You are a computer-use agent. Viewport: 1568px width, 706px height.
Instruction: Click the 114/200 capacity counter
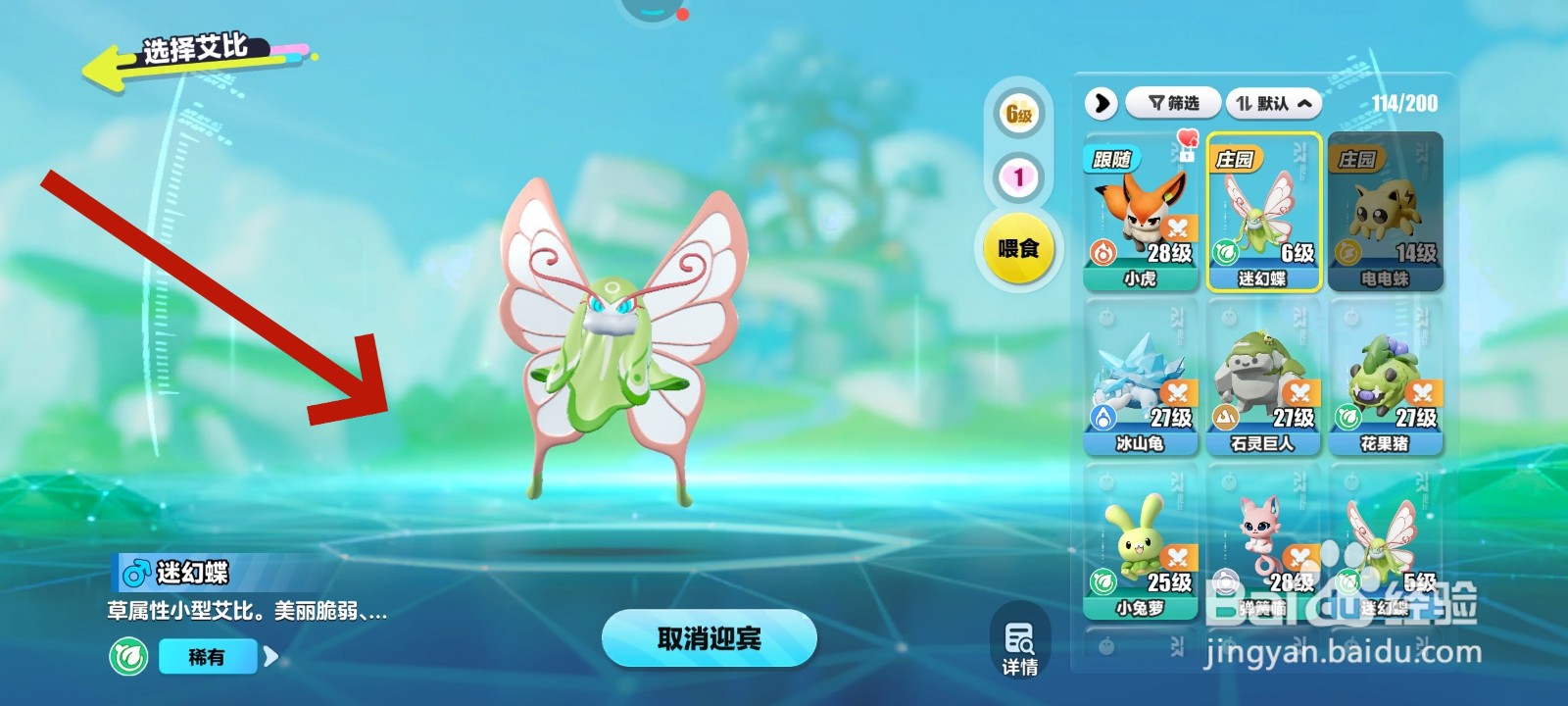(x=1405, y=104)
